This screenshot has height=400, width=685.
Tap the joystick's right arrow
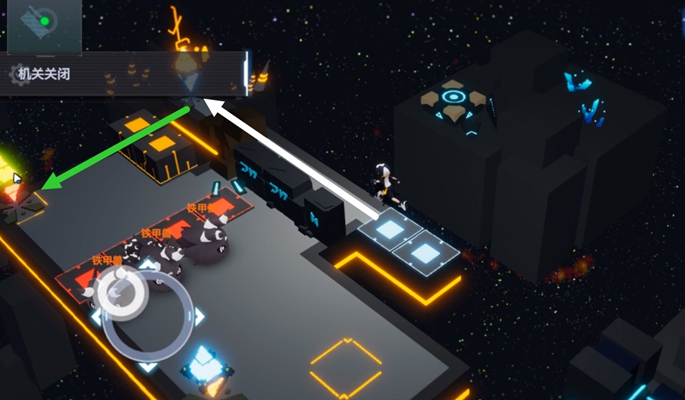(198, 316)
